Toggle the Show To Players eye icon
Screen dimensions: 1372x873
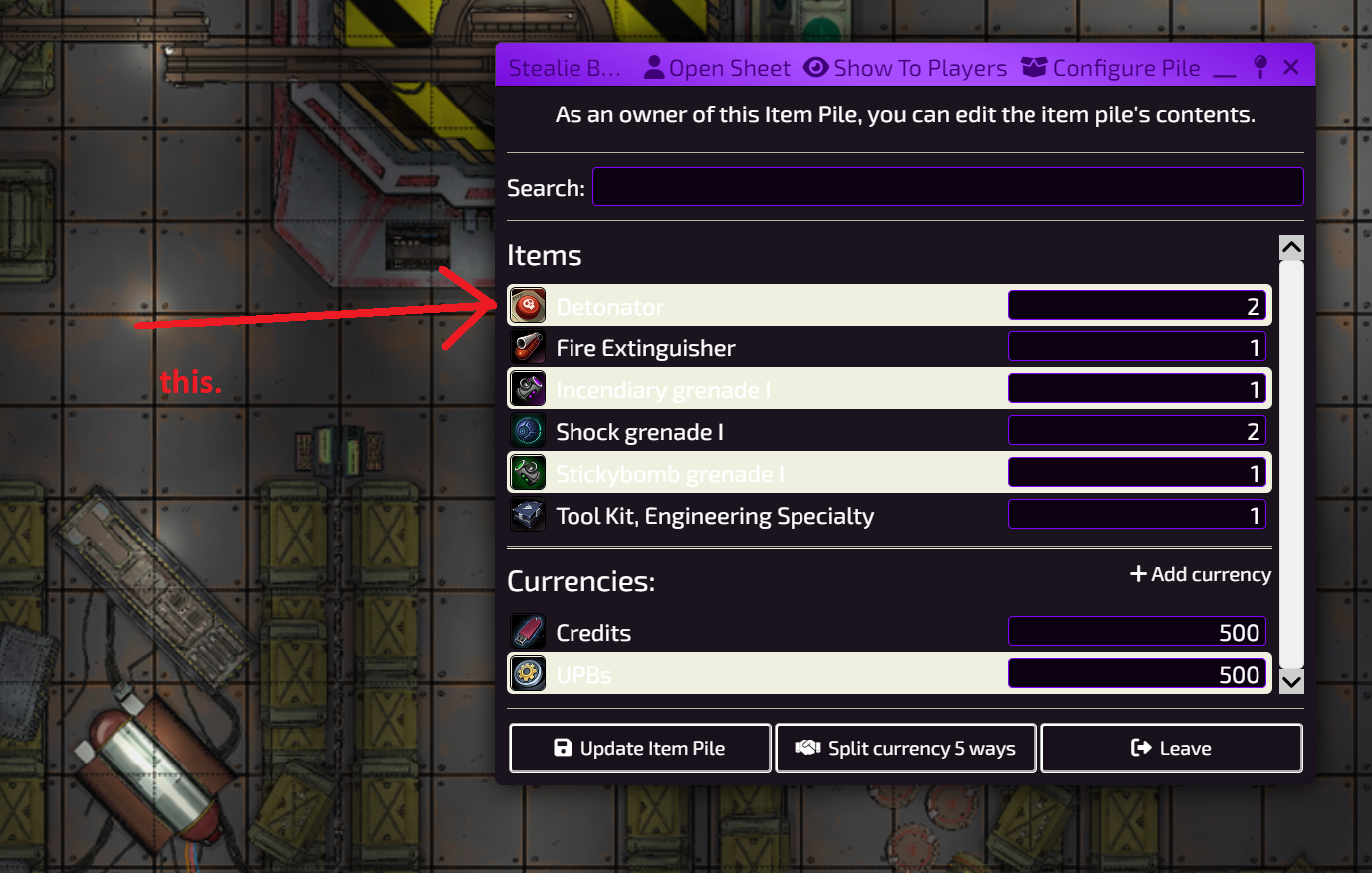click(816, 67)
